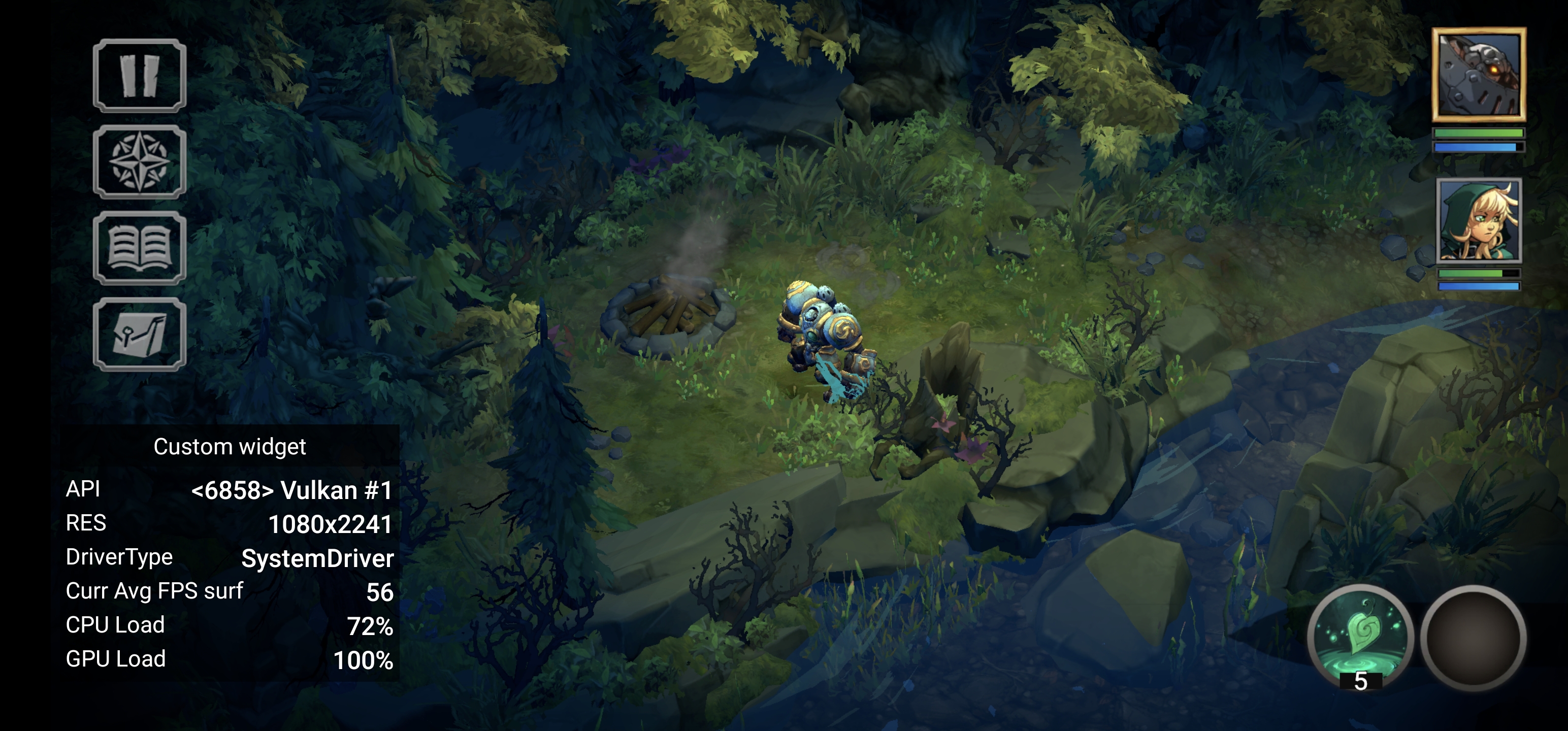Screen dimensions: 1568x731
Task: Switch to the hooded blonde character portrait
Action: click(1479, 221)
